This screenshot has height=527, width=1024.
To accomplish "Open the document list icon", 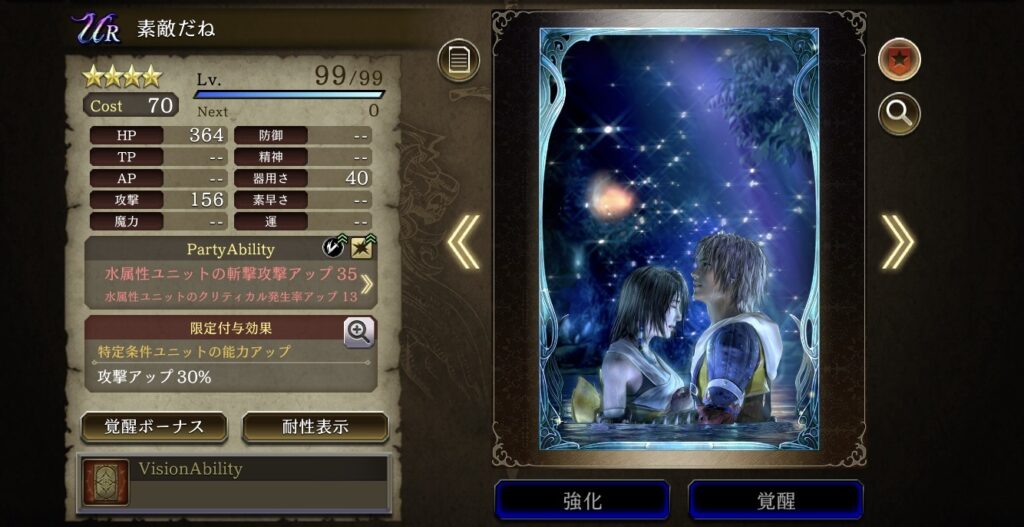I will pyautogui.click(x=458, y=60).
